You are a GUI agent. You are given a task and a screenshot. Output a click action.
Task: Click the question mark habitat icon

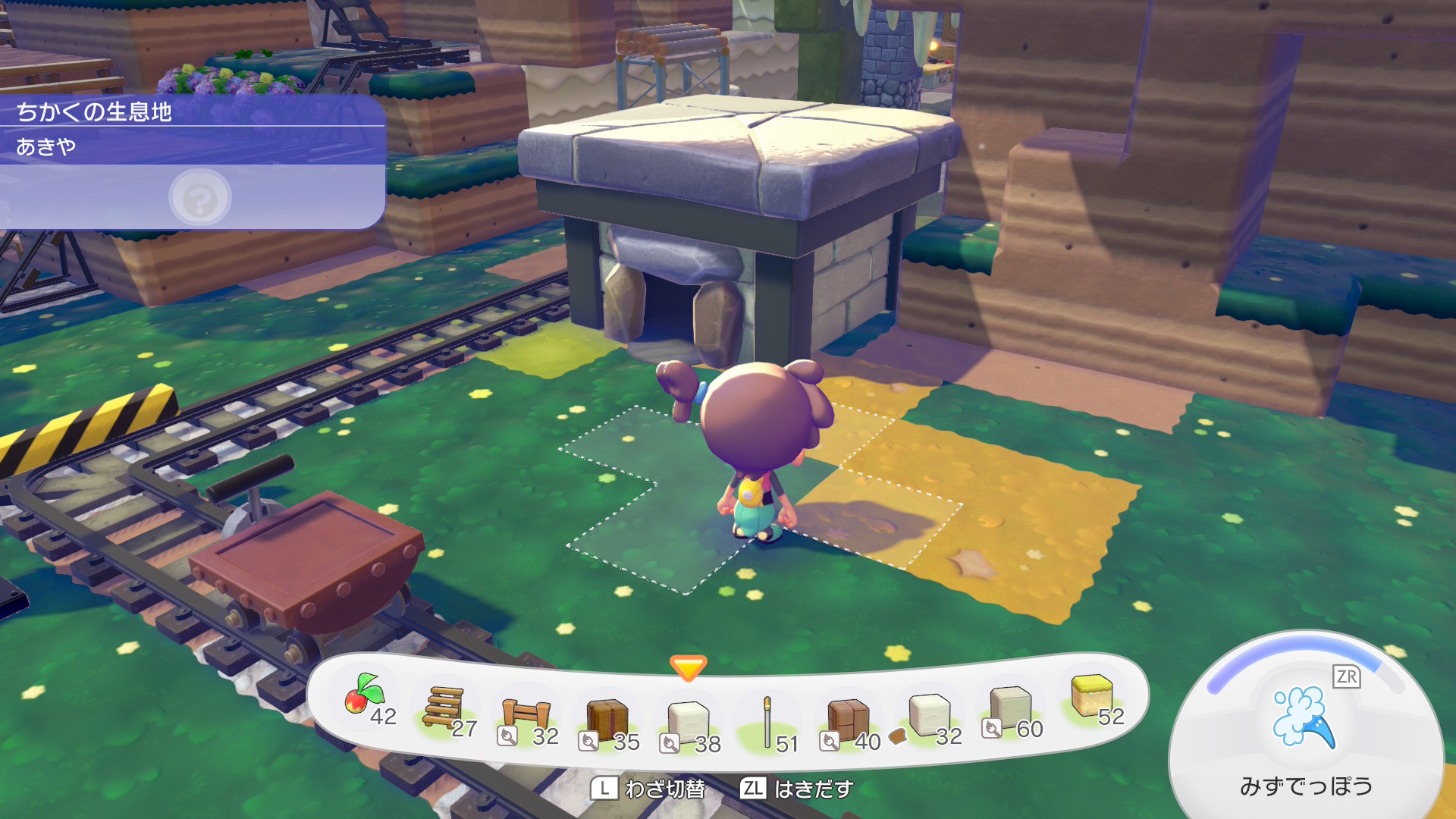(x=199, y=199)
